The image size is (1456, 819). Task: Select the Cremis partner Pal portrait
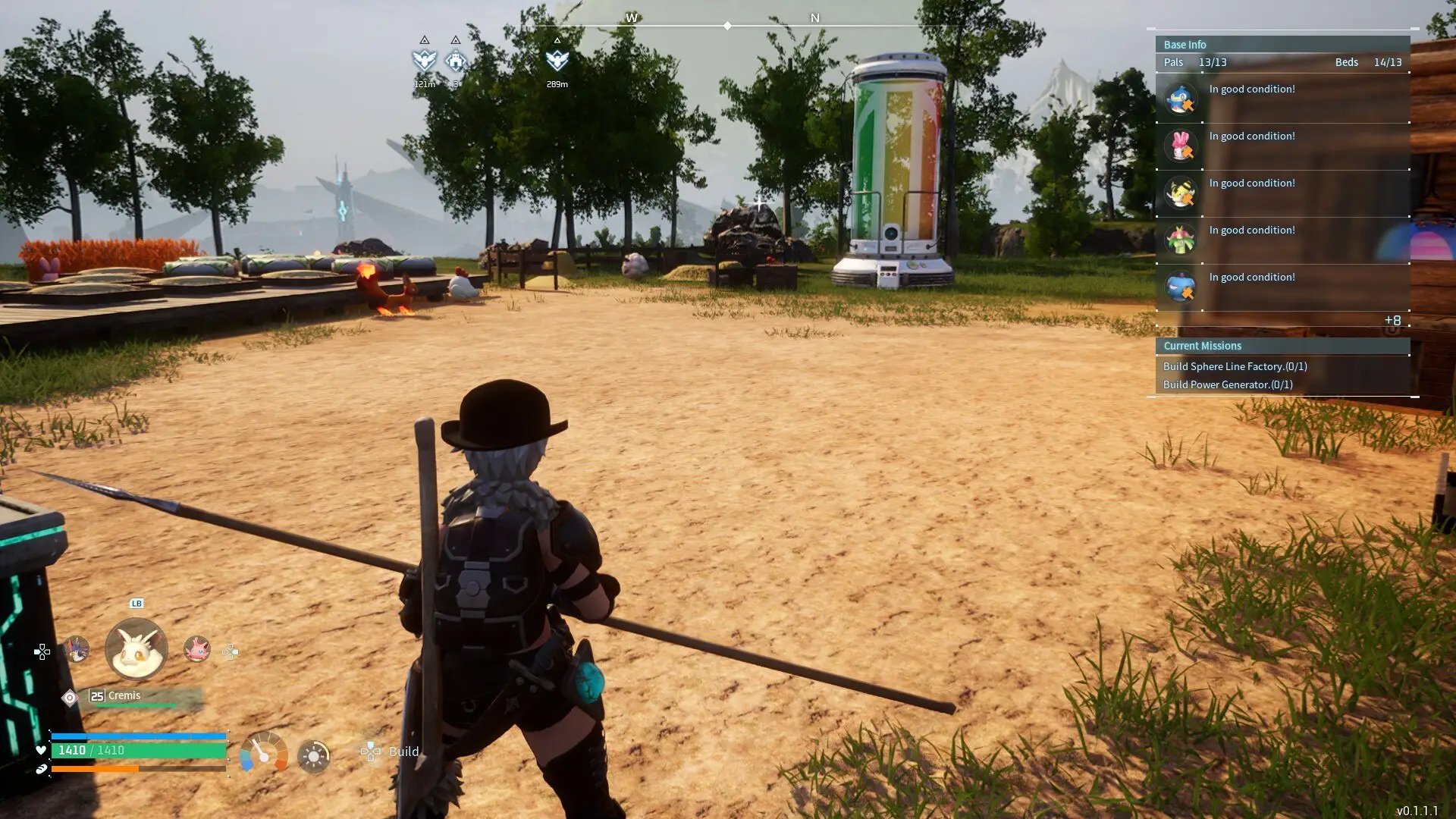(x=136, y=648)
